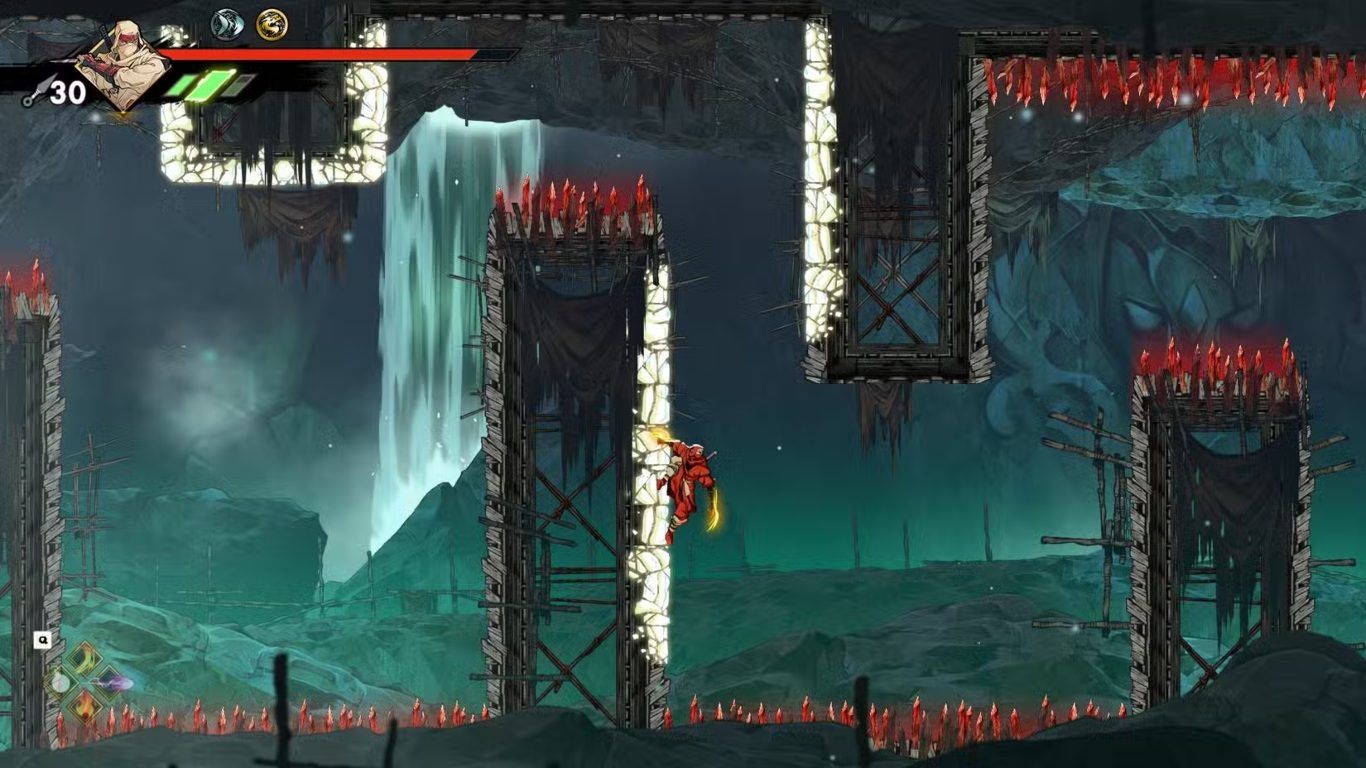Screen dimensions: 1366x768
Task: Select the golden dragon amulet icon
Action: (271, 24)
